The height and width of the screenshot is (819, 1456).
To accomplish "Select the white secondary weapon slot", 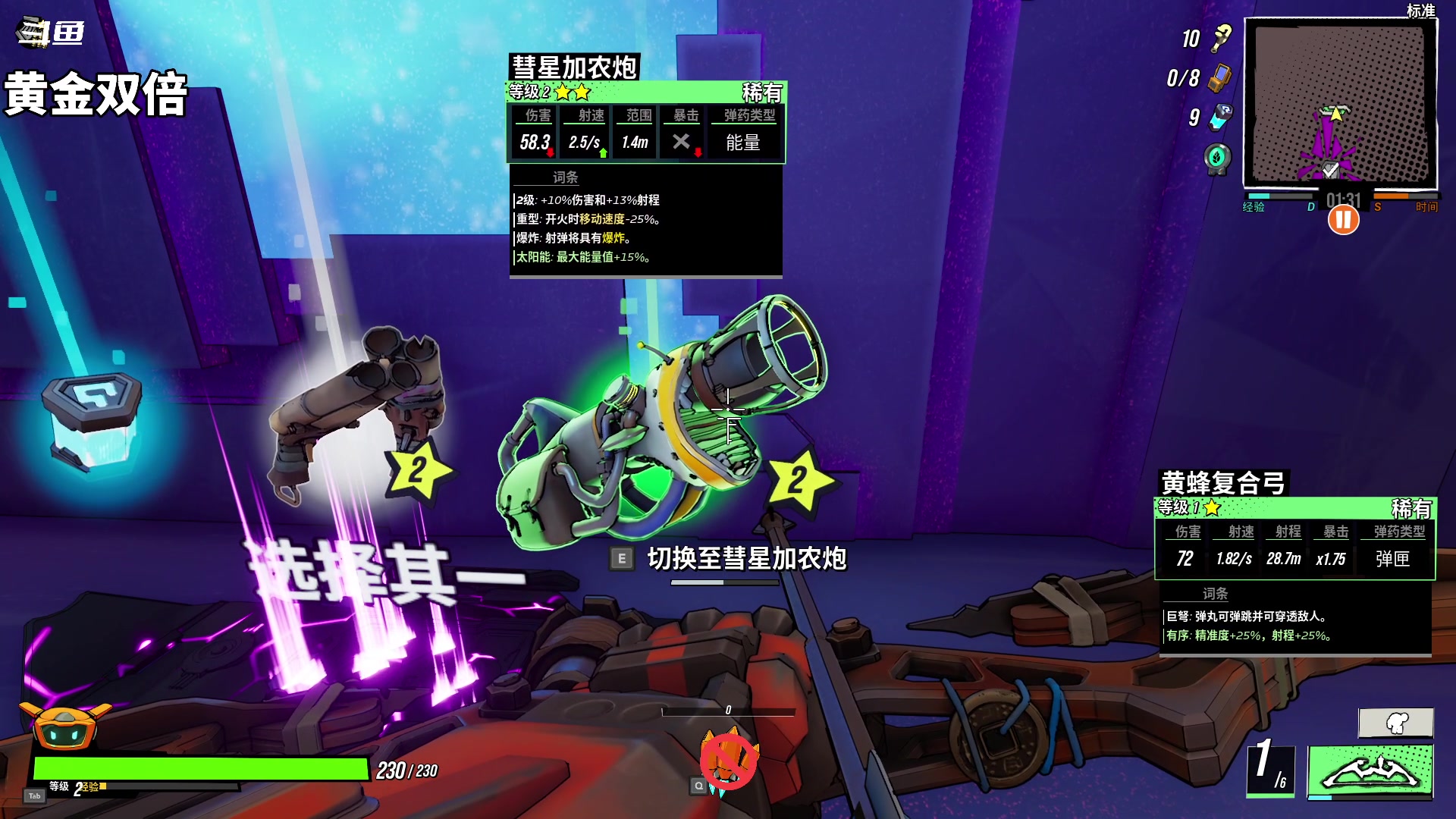I will [x=1395, y=723].
